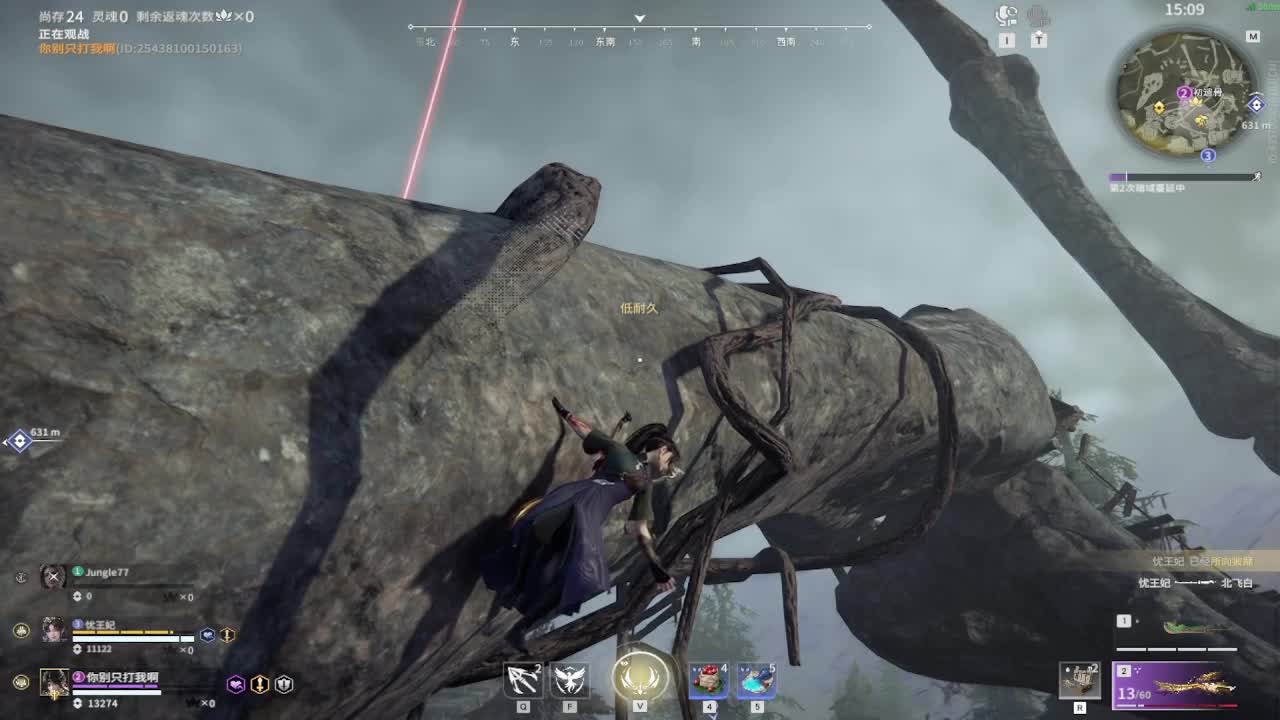Switch to the green blade weapon slot
Screen dimensions: 1280x720
click(x=1192, y=629)
